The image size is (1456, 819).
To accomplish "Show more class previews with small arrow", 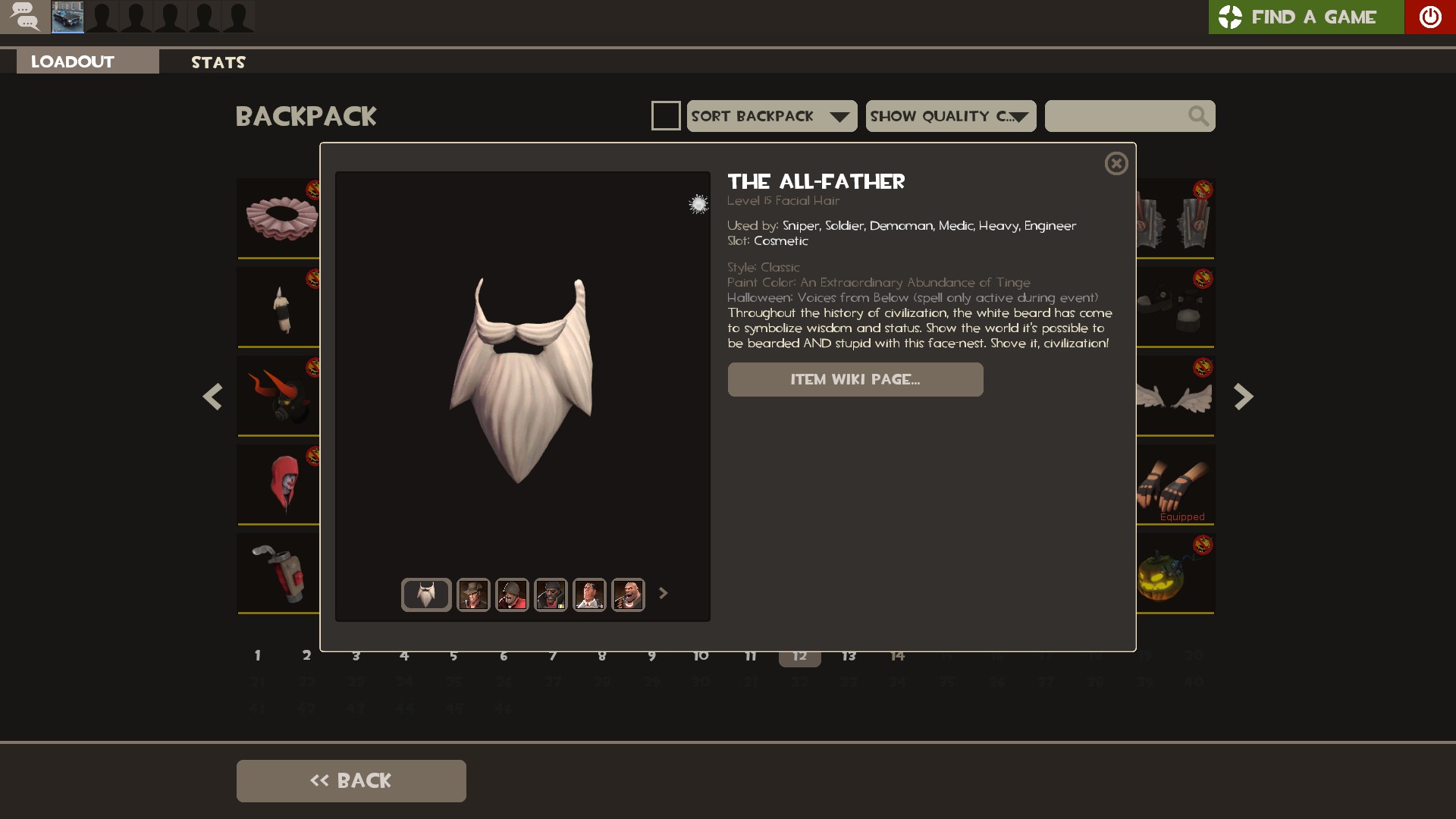I will pyautogui.click(x=664, y=593).
